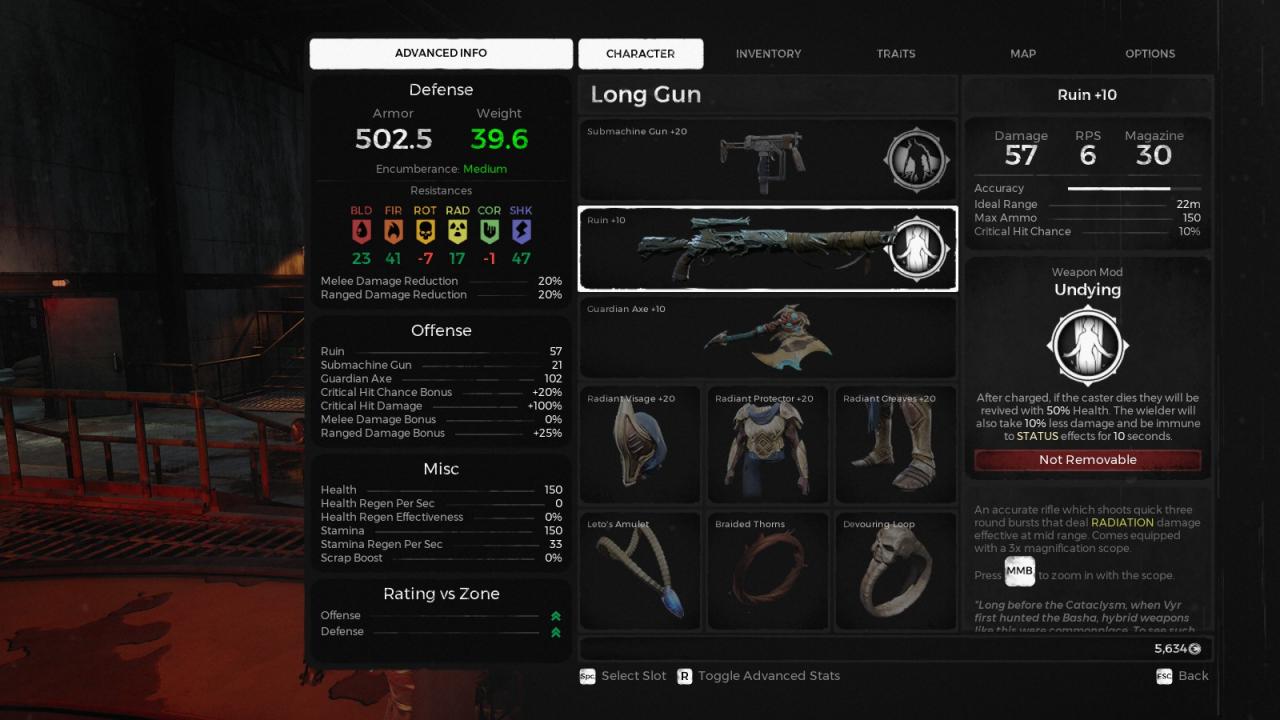Switch to the Inventory tab
This screenshot has height=720, width=1280.
tap(768, 54)
